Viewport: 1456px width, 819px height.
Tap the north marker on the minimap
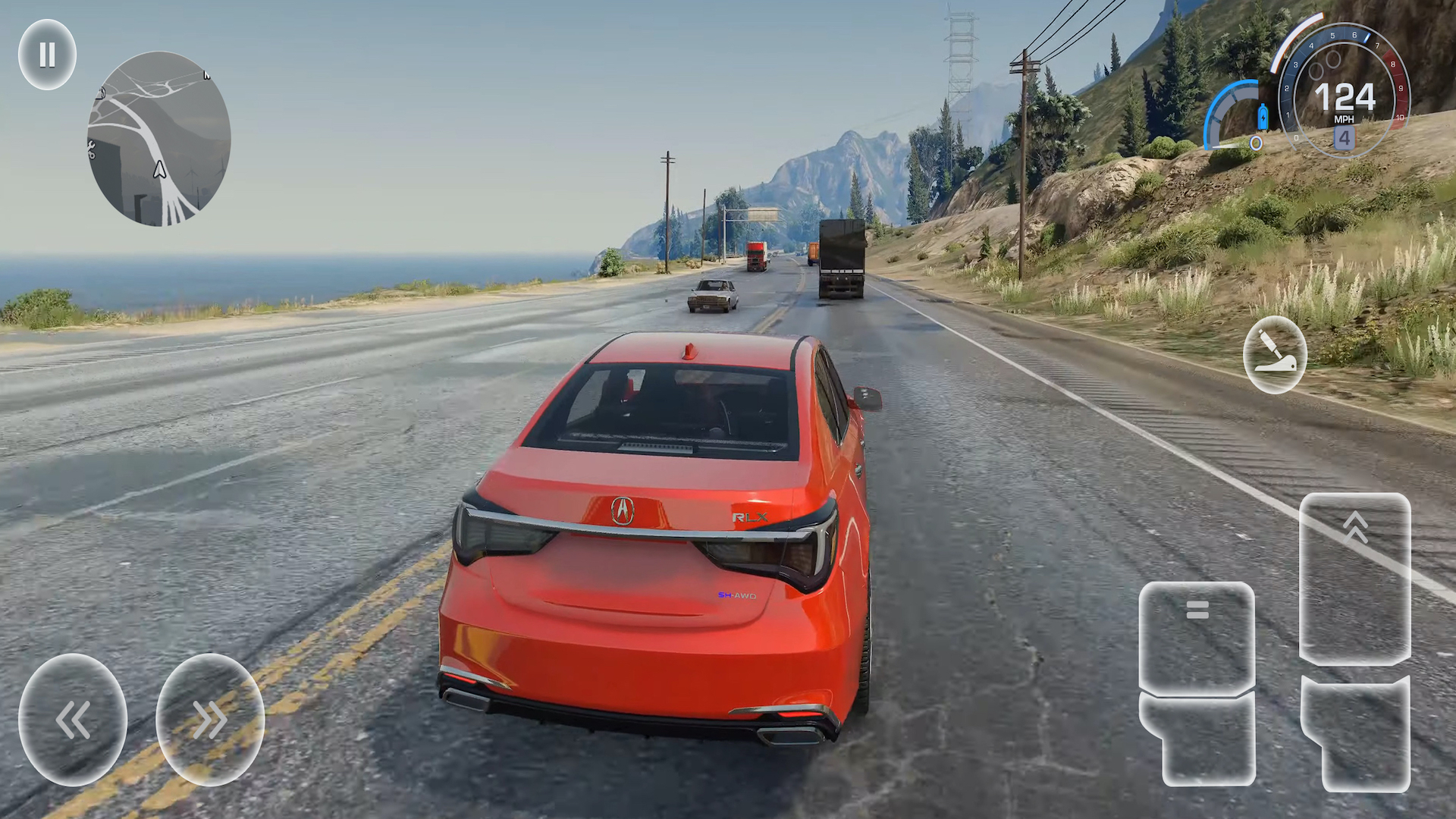pyautogui.click(x=206, y=74)
